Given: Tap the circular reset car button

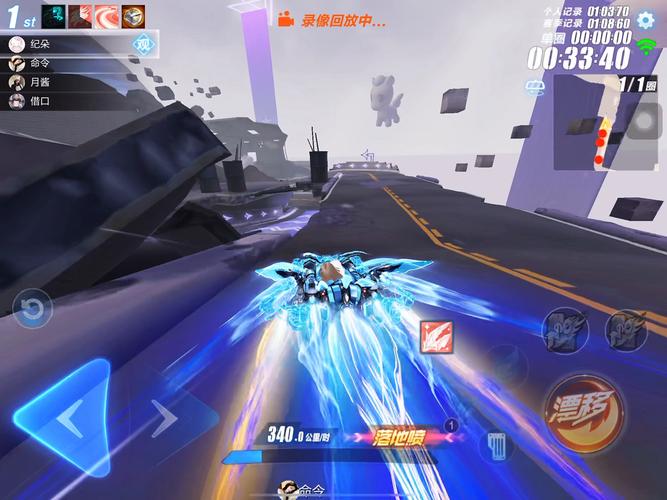Looking at the screenshot, I should 32,309.
